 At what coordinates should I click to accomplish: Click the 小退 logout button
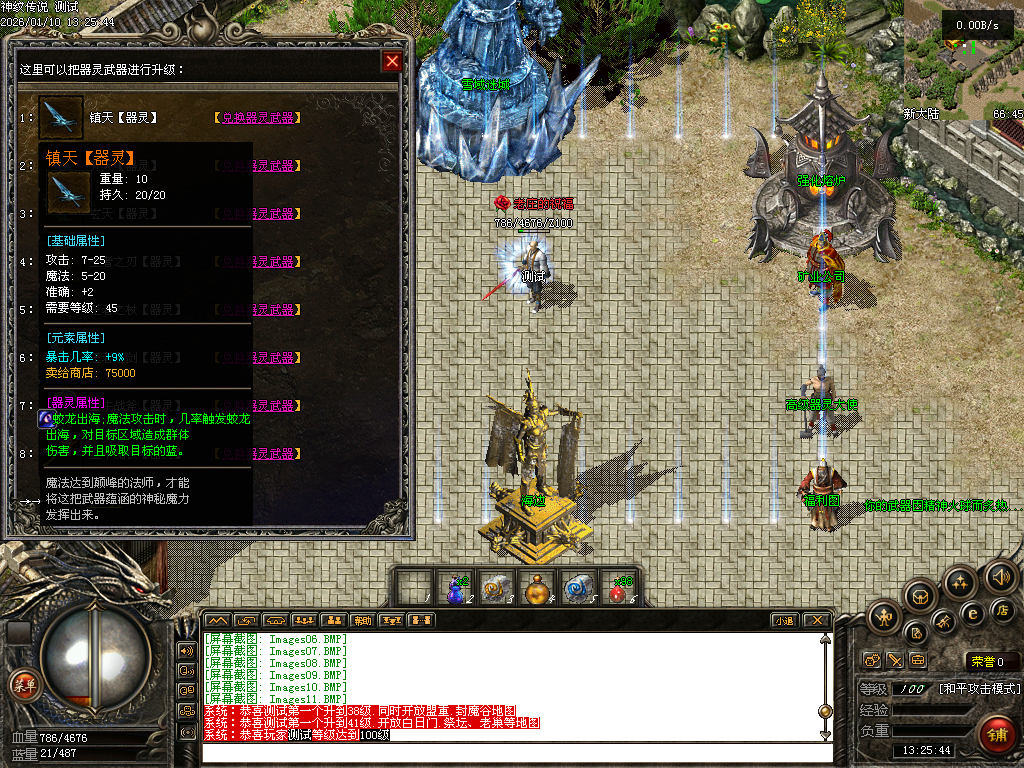[785, 620]
